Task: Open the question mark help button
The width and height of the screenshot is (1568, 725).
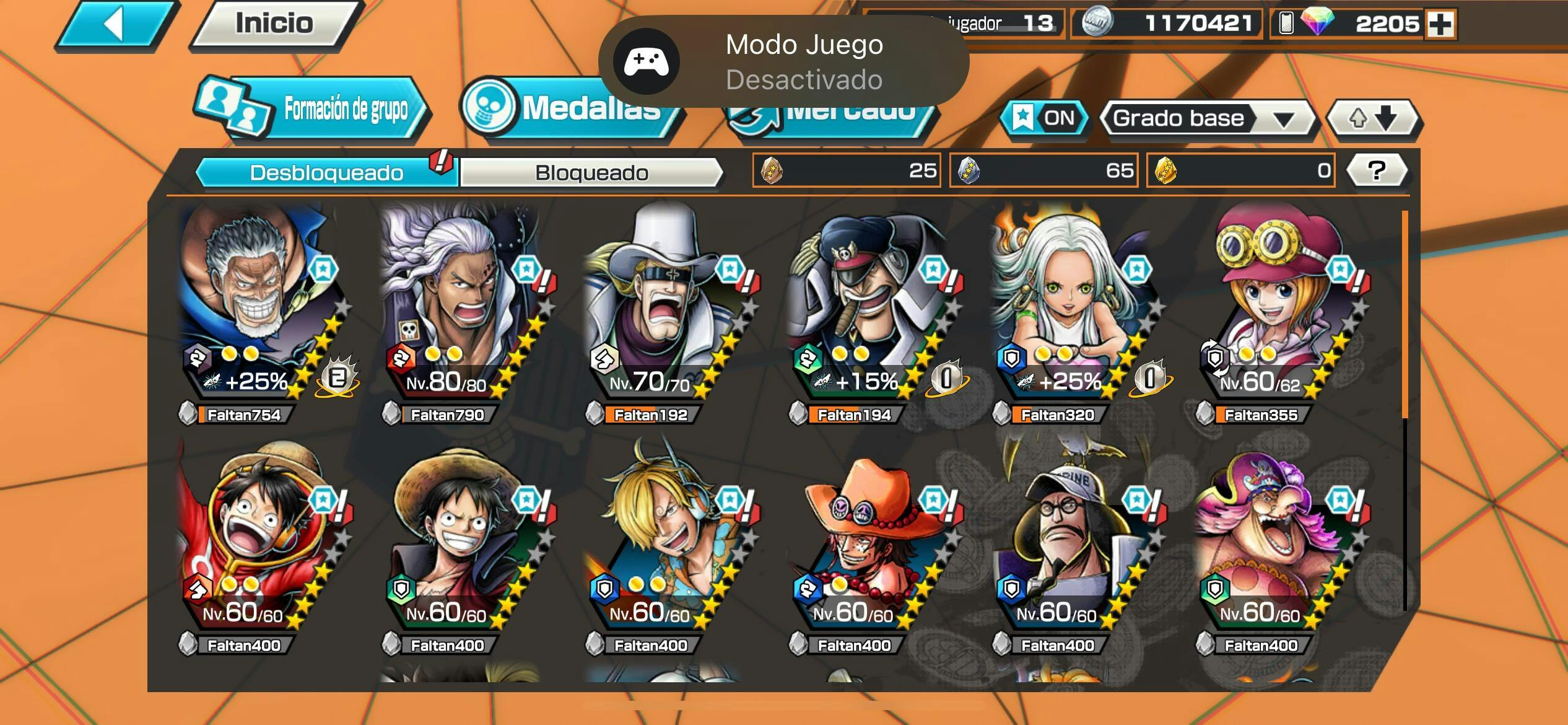Action: point(1376,170)
